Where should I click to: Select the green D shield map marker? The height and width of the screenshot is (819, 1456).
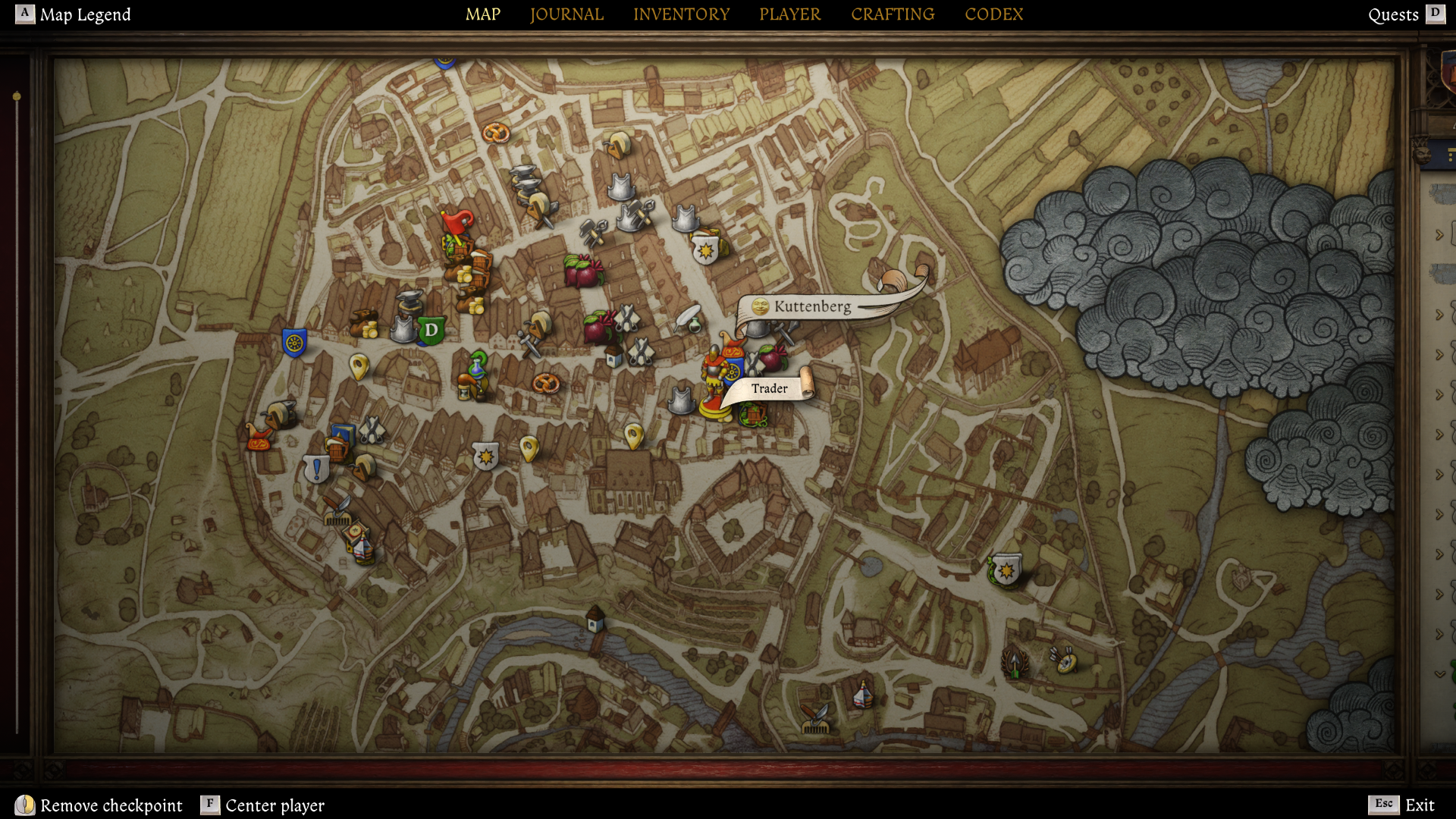pos(431,331)
